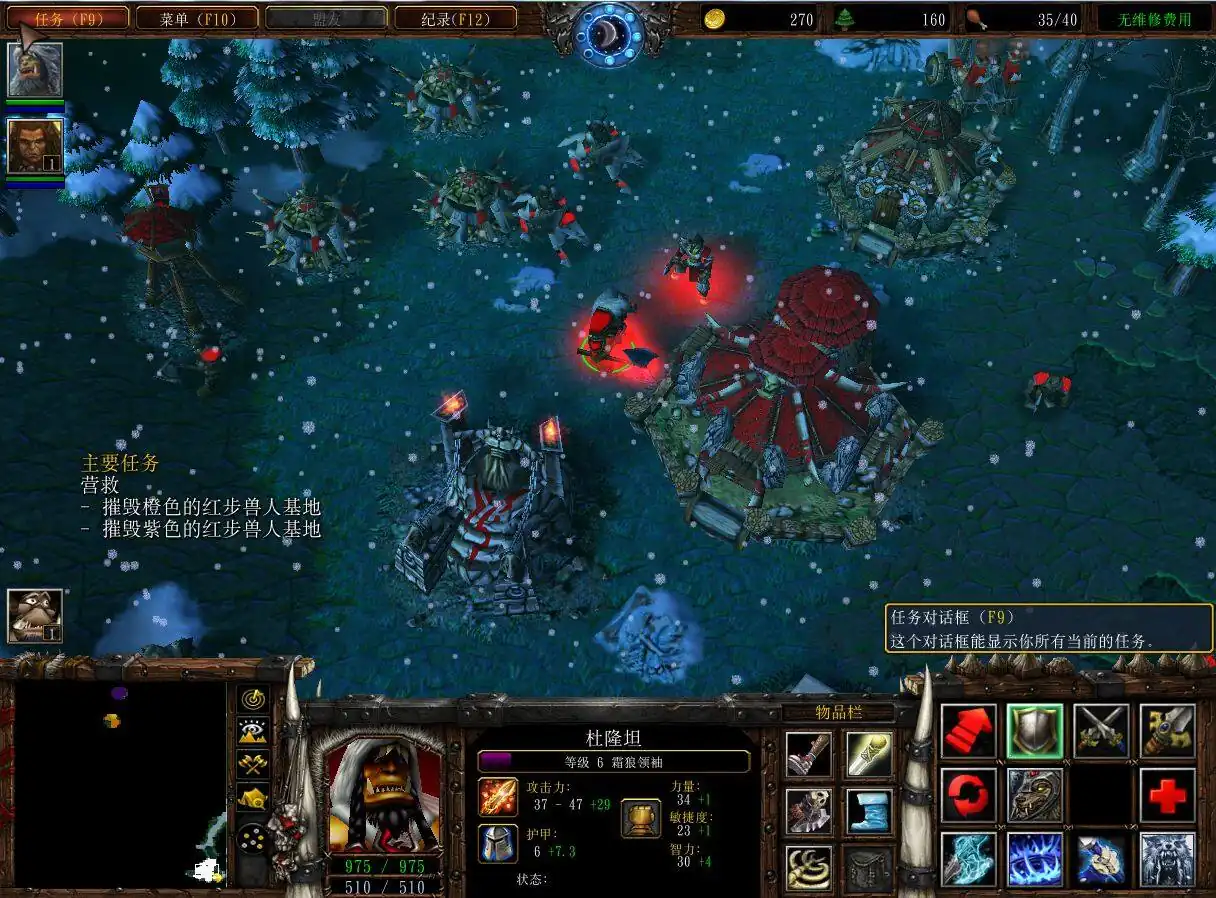Screen dimensions: 1216x898
Task: Click the formation movement toggle button
Action: click(x=254, y=832)
